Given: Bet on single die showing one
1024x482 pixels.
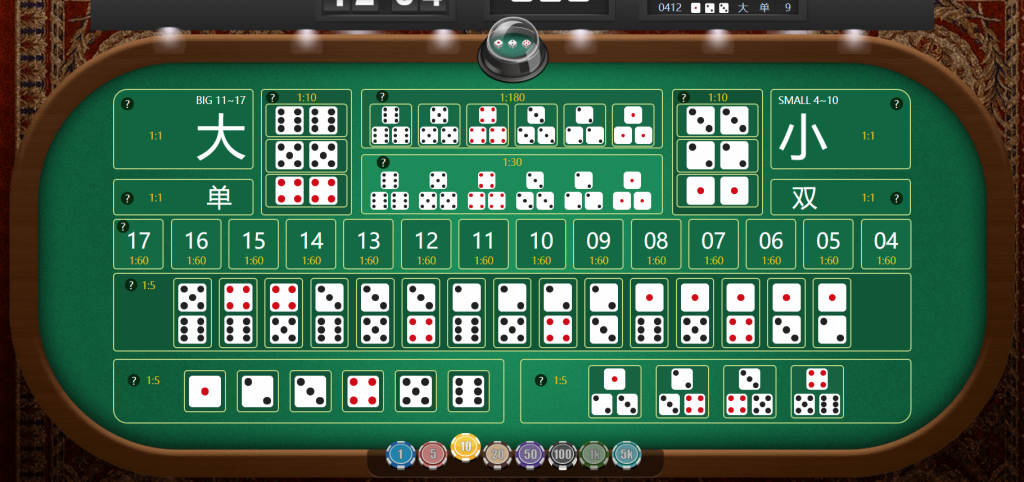Looking at the screenshot, I should (x=204, y=391).
